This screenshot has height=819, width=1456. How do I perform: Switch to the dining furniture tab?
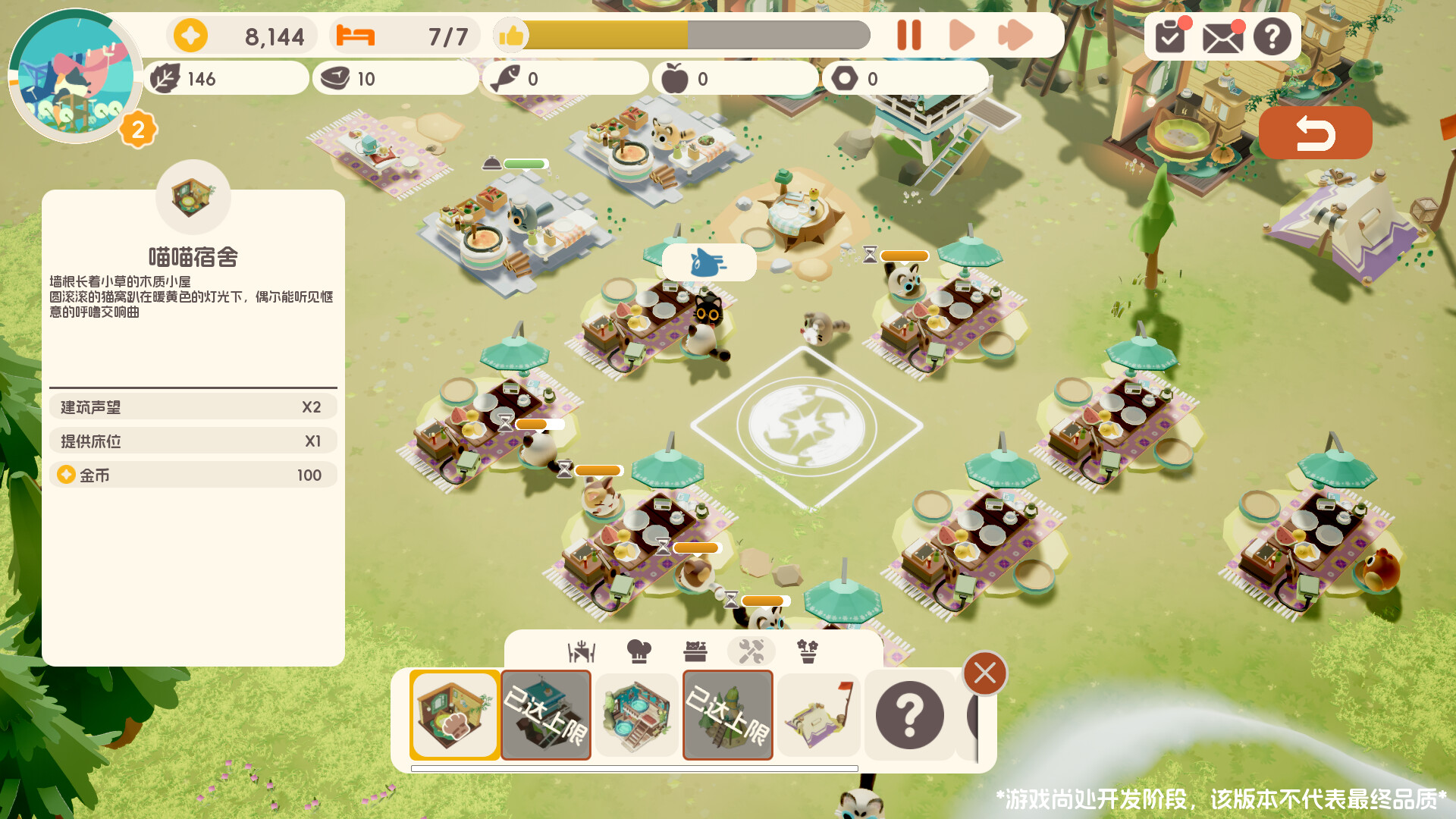click(x=581, y=650)
